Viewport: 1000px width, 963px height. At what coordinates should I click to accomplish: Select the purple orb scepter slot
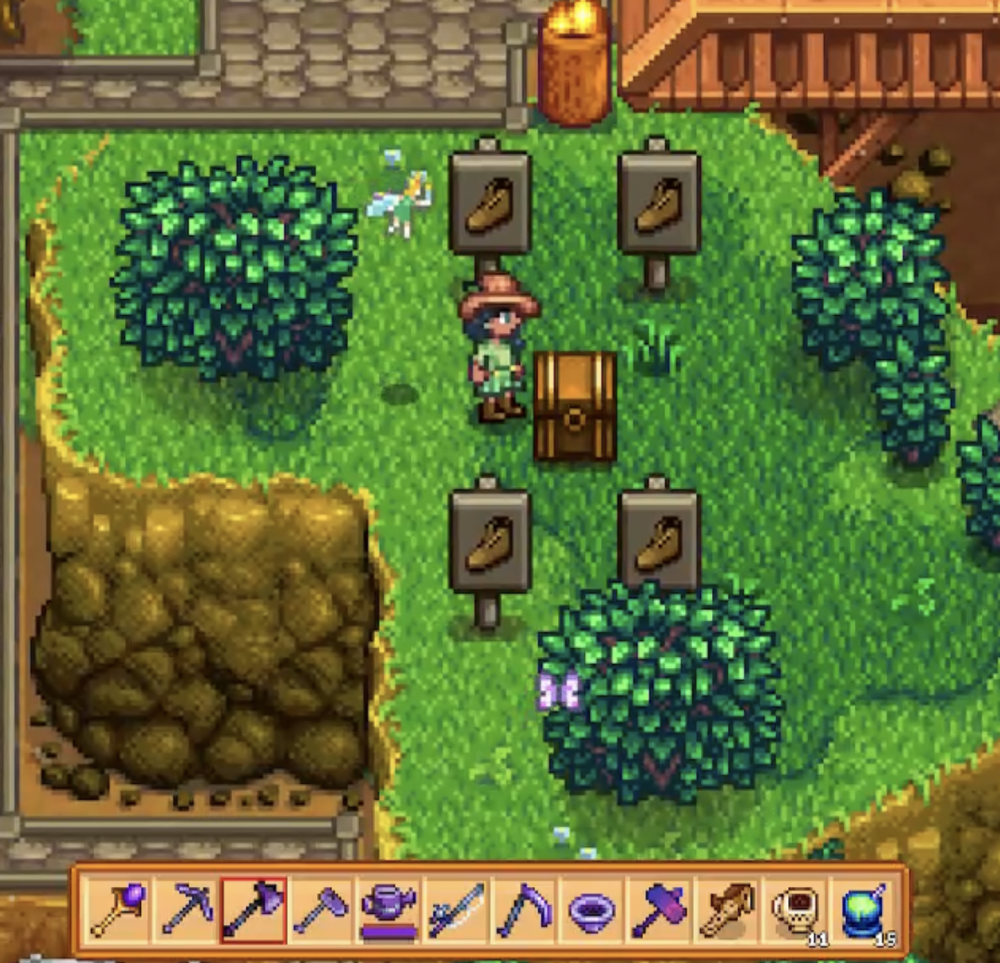[118, 910]
